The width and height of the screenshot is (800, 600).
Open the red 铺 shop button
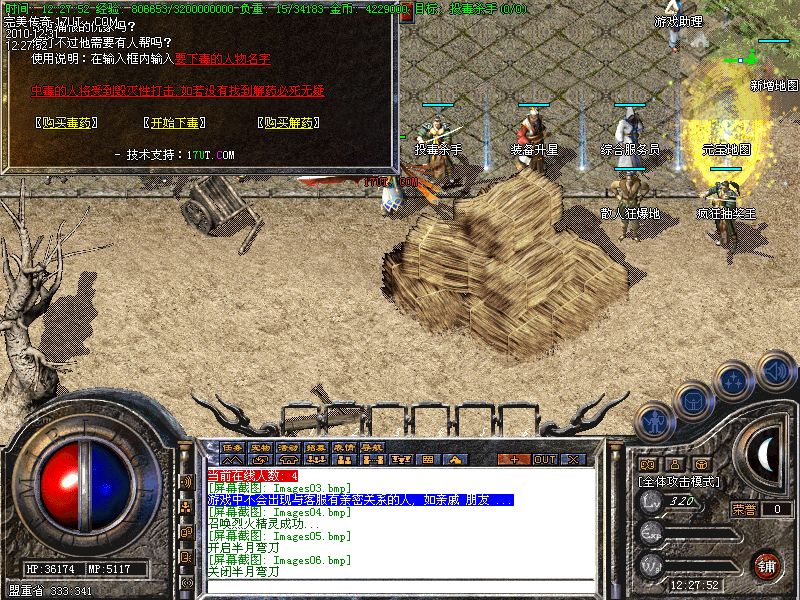click(767, 564)
